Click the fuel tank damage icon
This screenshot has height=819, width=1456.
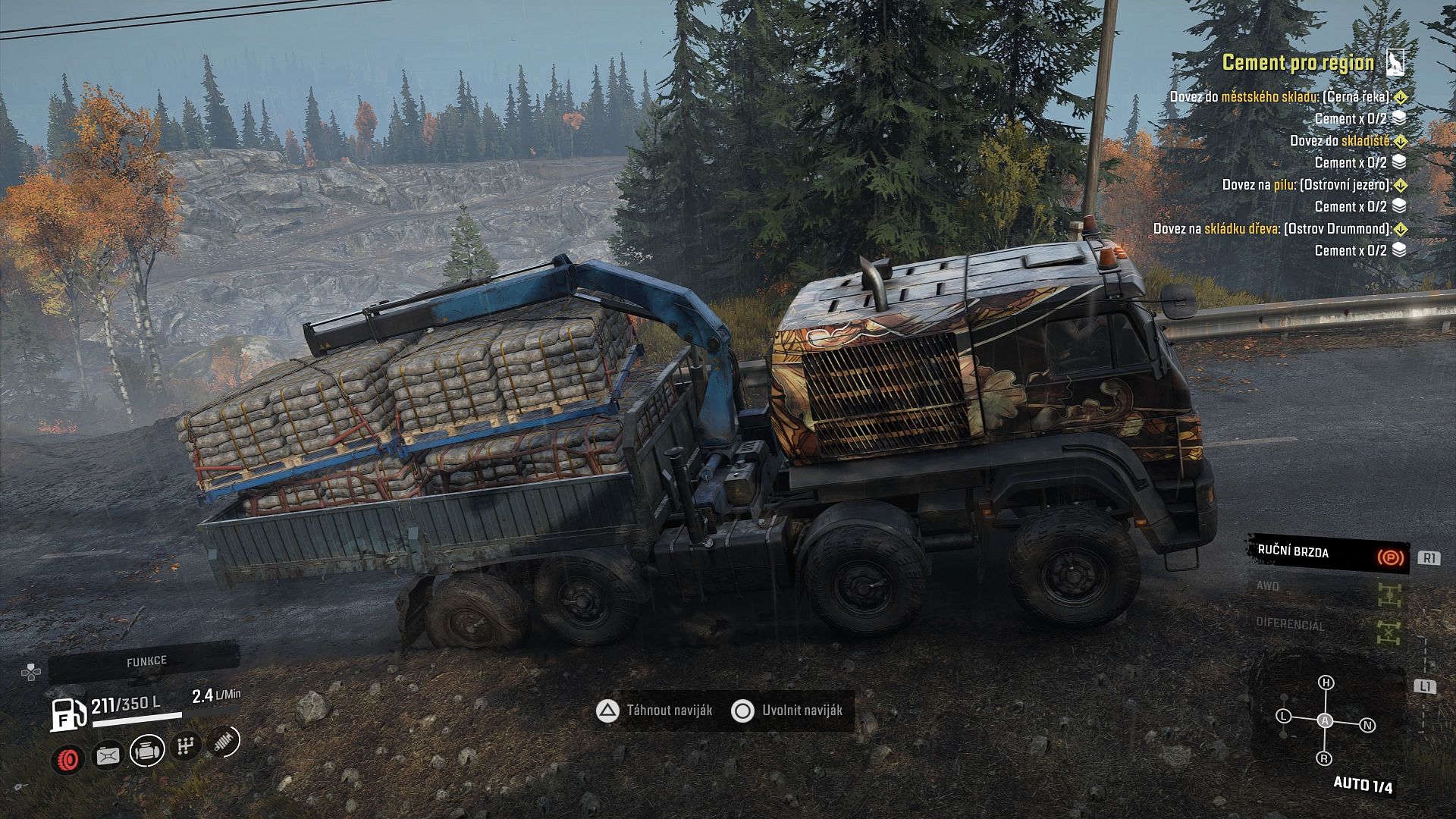coord(108,755)
